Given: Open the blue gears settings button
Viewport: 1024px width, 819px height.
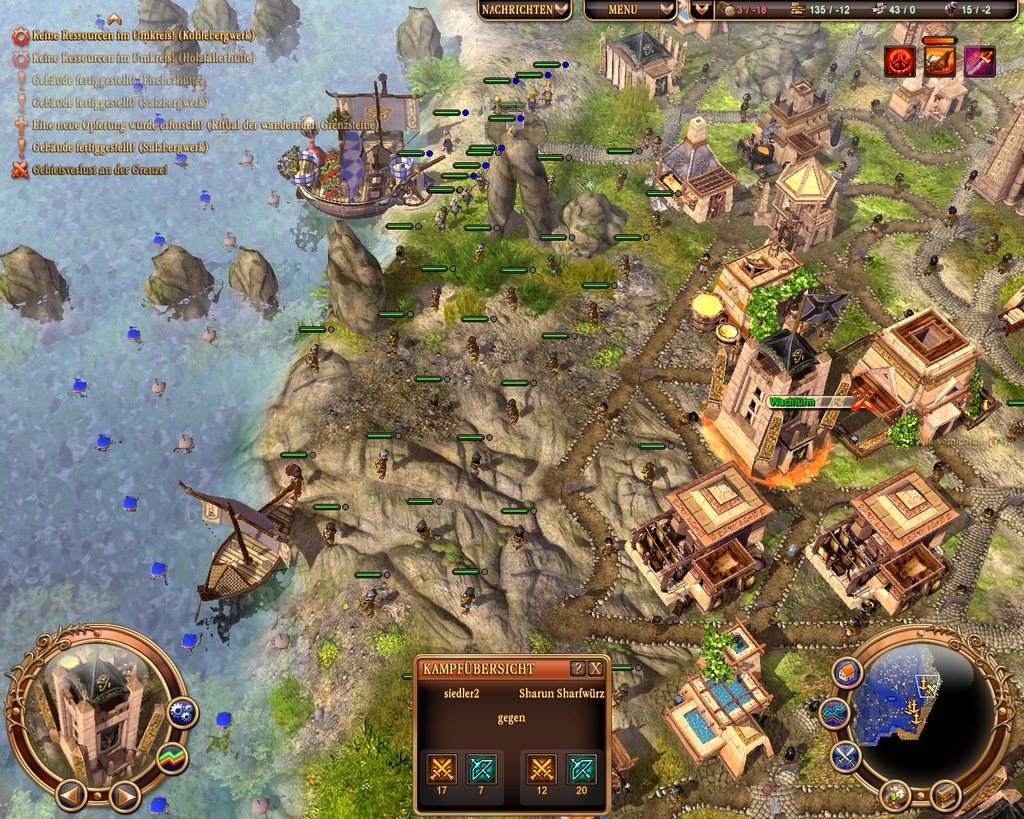Looking at the screenshot, I should (183, 712).
